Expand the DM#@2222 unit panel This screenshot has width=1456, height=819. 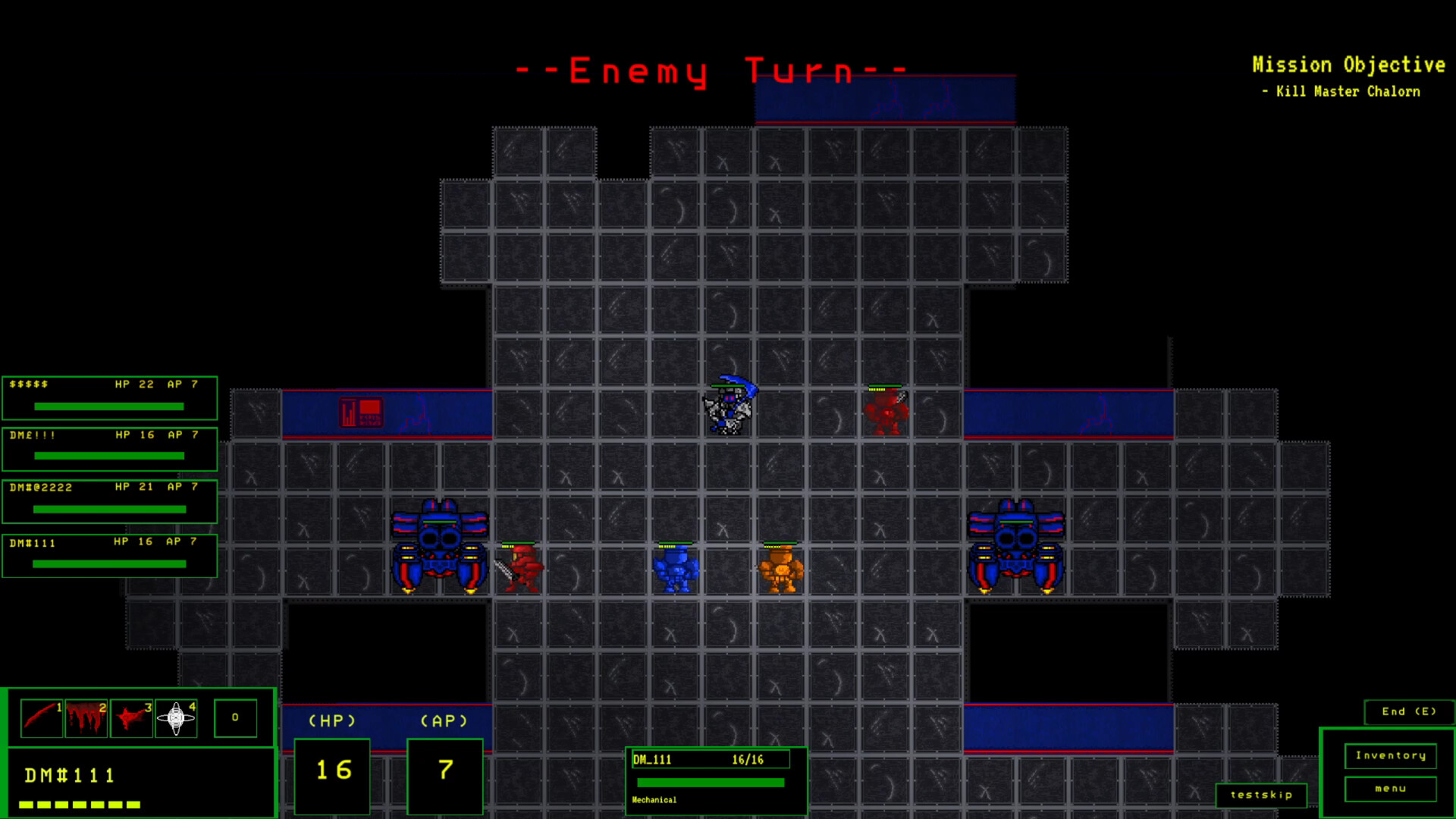pyautogui.click(x=109, y=501)
